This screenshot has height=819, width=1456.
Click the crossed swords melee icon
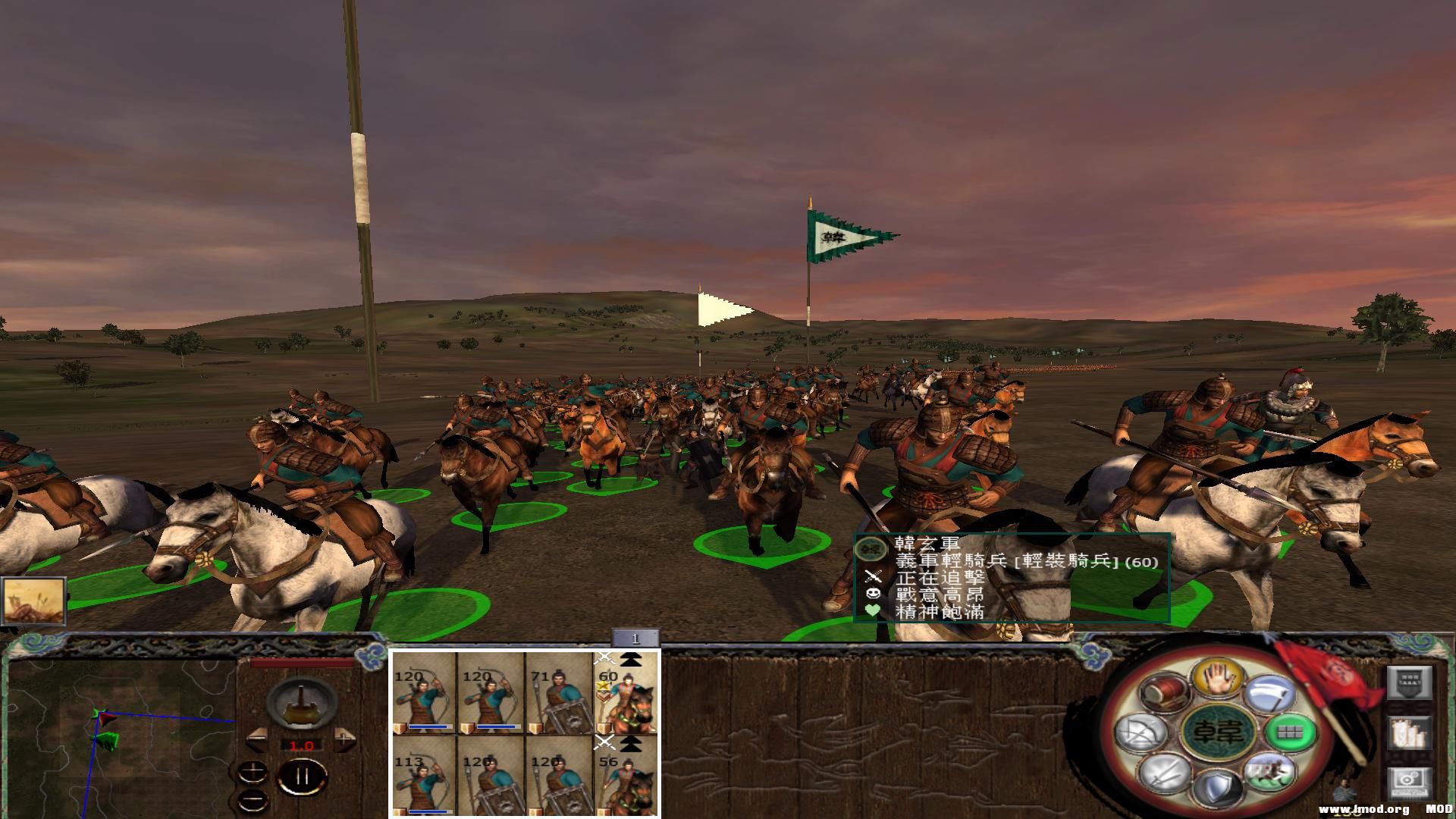[1164, 776]
